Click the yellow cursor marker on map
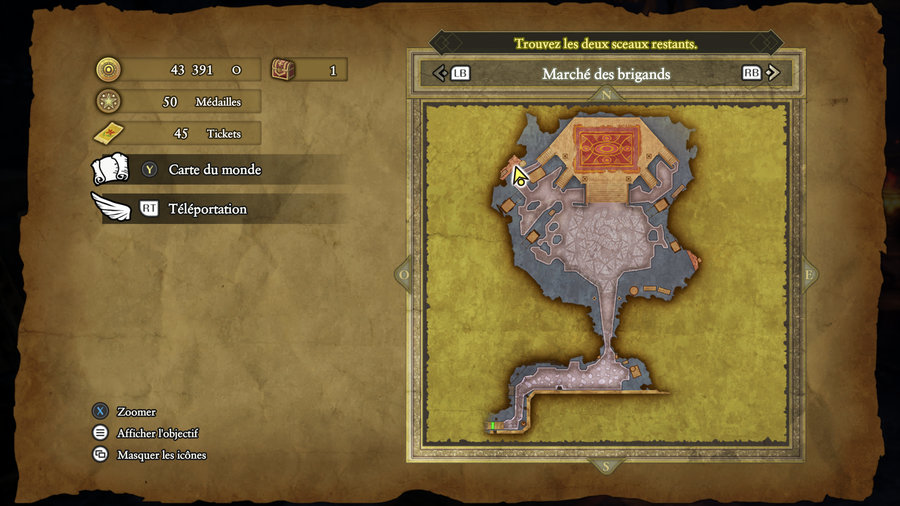900x506 pixels. coord(518,176)
